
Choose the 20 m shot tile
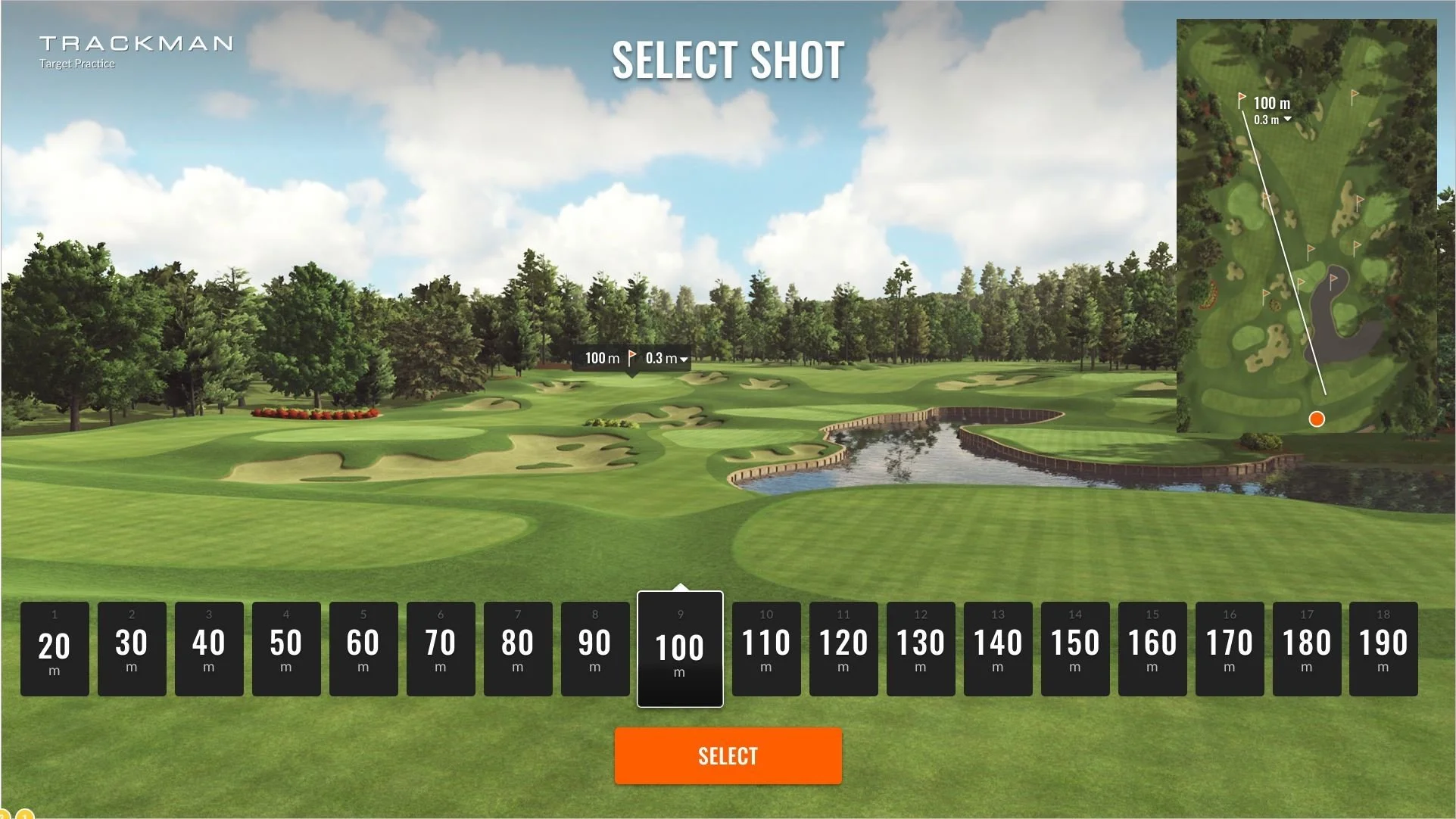(55, 649)
